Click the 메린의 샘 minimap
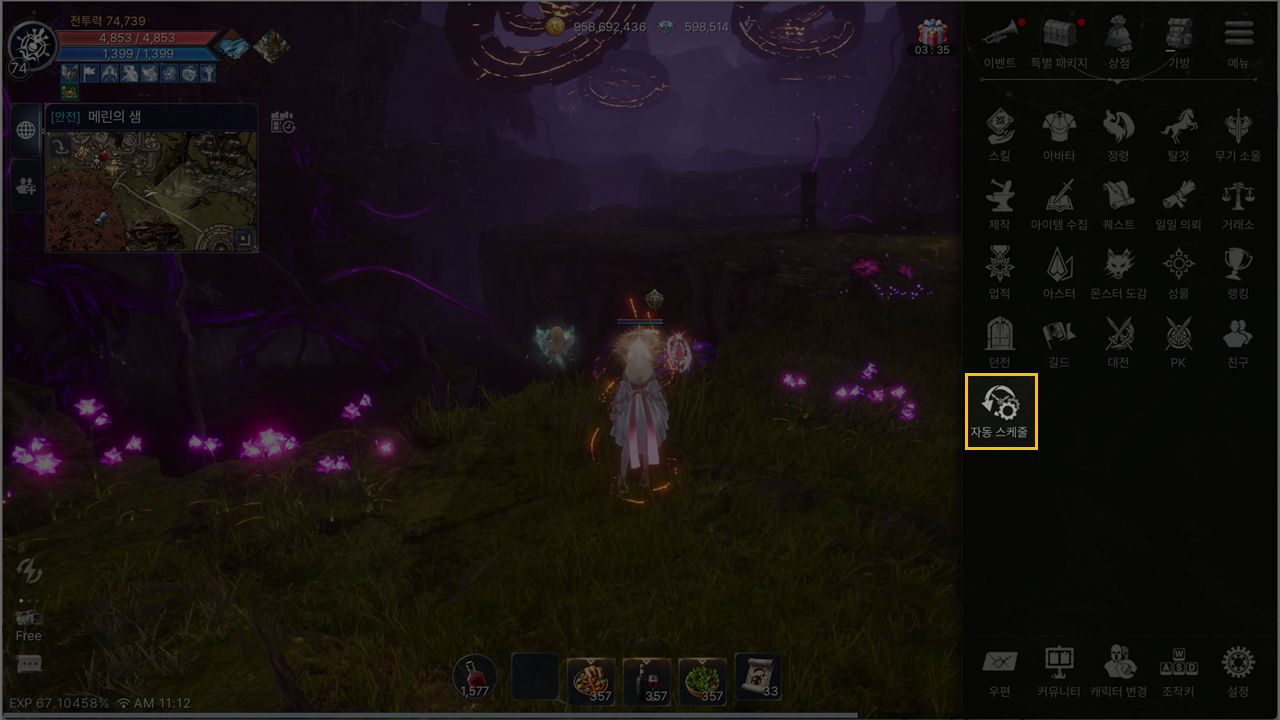Viewport: 1280px width, 720px height. (151, 190)
